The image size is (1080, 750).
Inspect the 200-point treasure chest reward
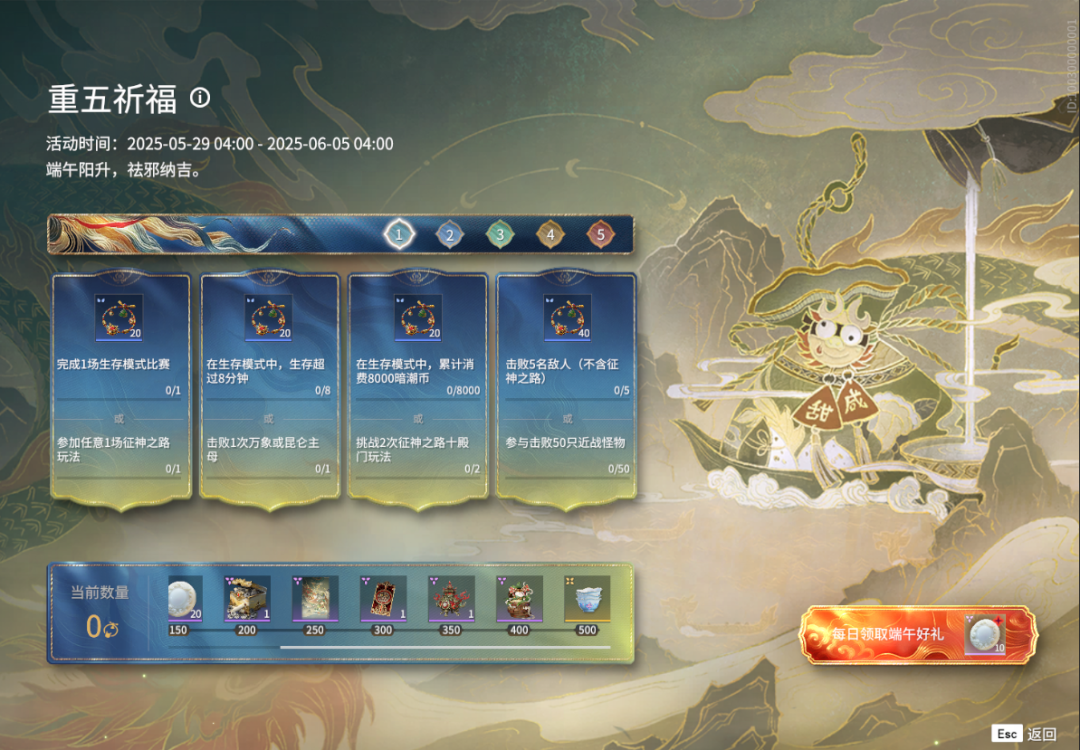coord(246,598)
